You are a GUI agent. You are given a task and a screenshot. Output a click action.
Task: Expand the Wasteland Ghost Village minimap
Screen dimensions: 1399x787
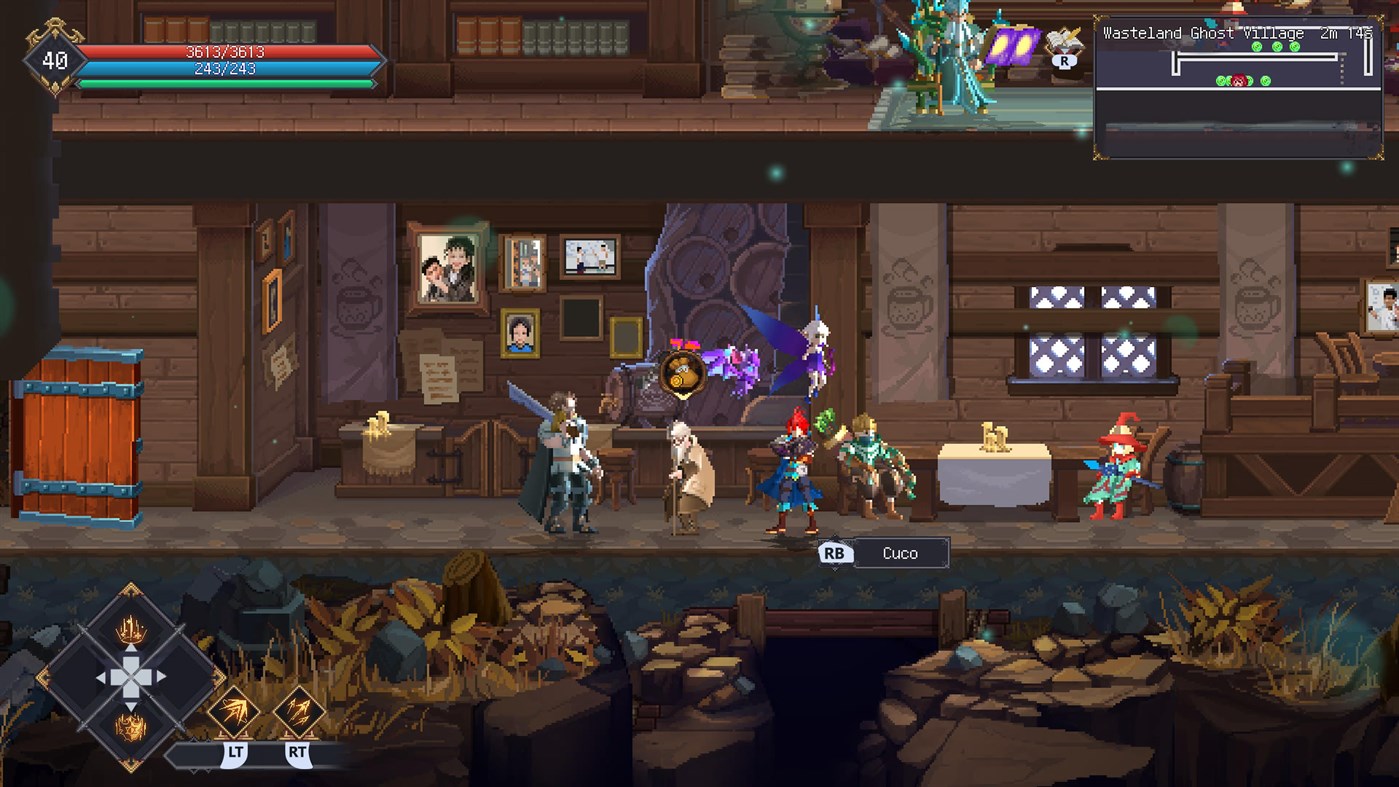(x=1240, y=85)
